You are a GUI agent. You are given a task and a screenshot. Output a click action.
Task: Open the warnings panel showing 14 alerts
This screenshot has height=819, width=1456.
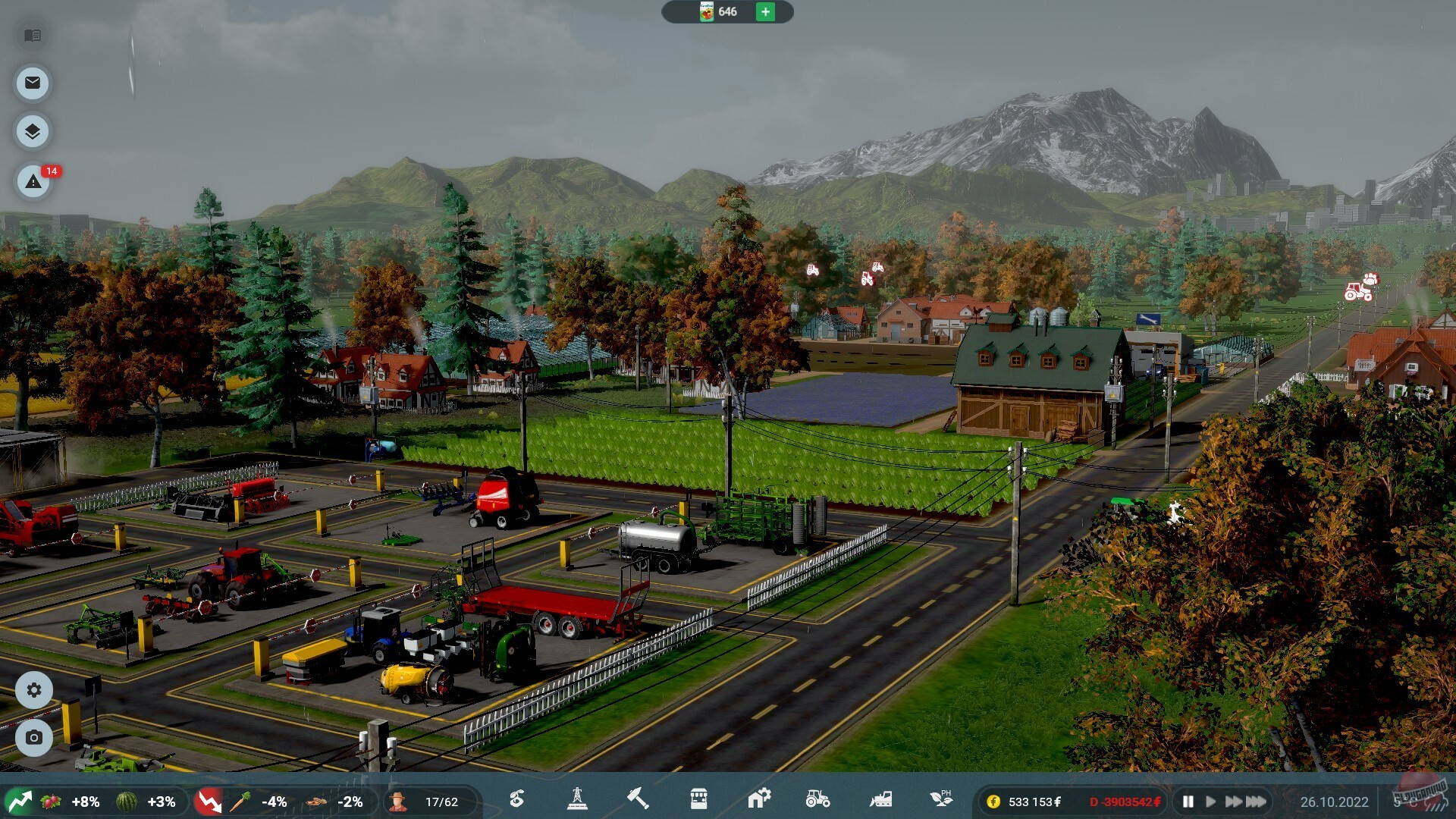(x=32, y=182)
